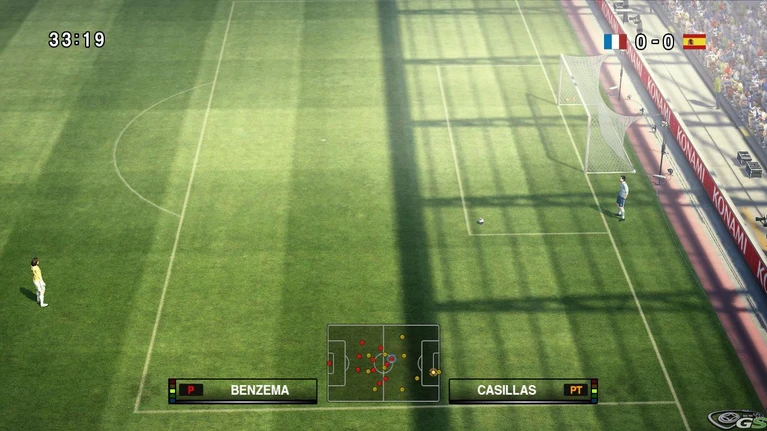Select the CASILLAS player name panel
This screenshot has height=431, width=767.
pyautogui.click(x=522, y=390)
